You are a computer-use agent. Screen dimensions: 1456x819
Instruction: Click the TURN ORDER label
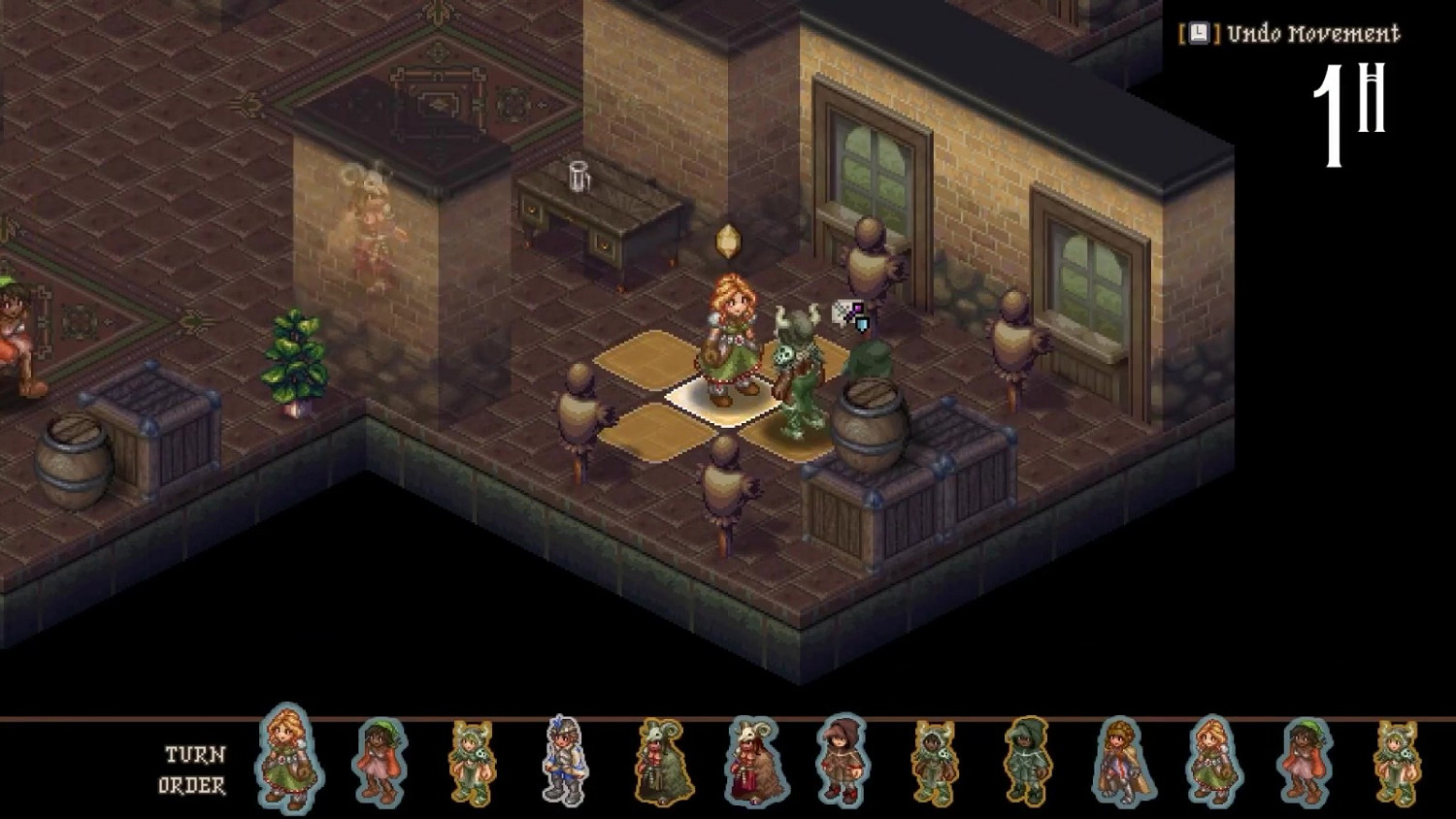tap(194, 765)
